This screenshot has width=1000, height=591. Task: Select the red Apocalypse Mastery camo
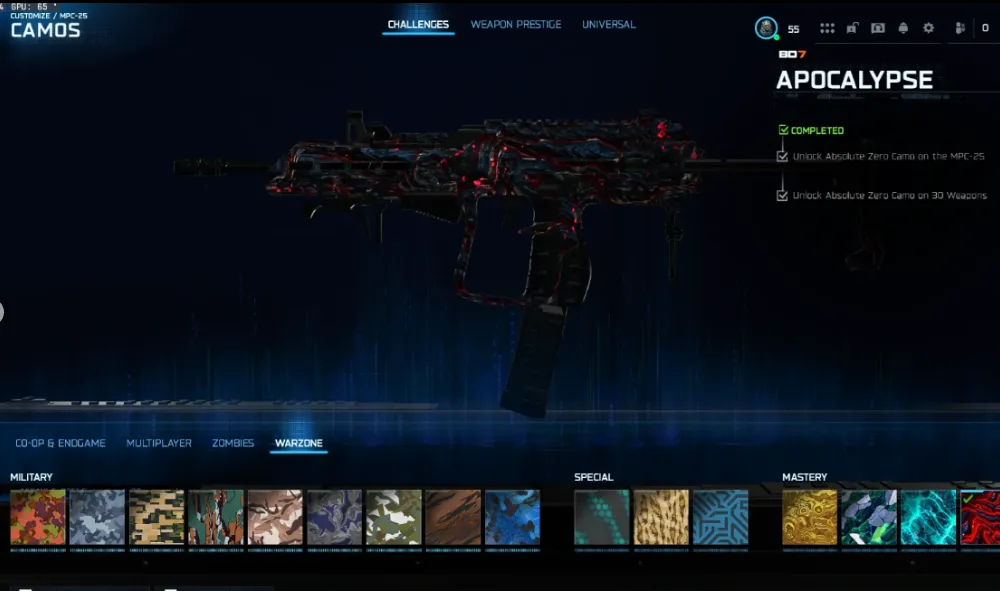pos(981,517)
